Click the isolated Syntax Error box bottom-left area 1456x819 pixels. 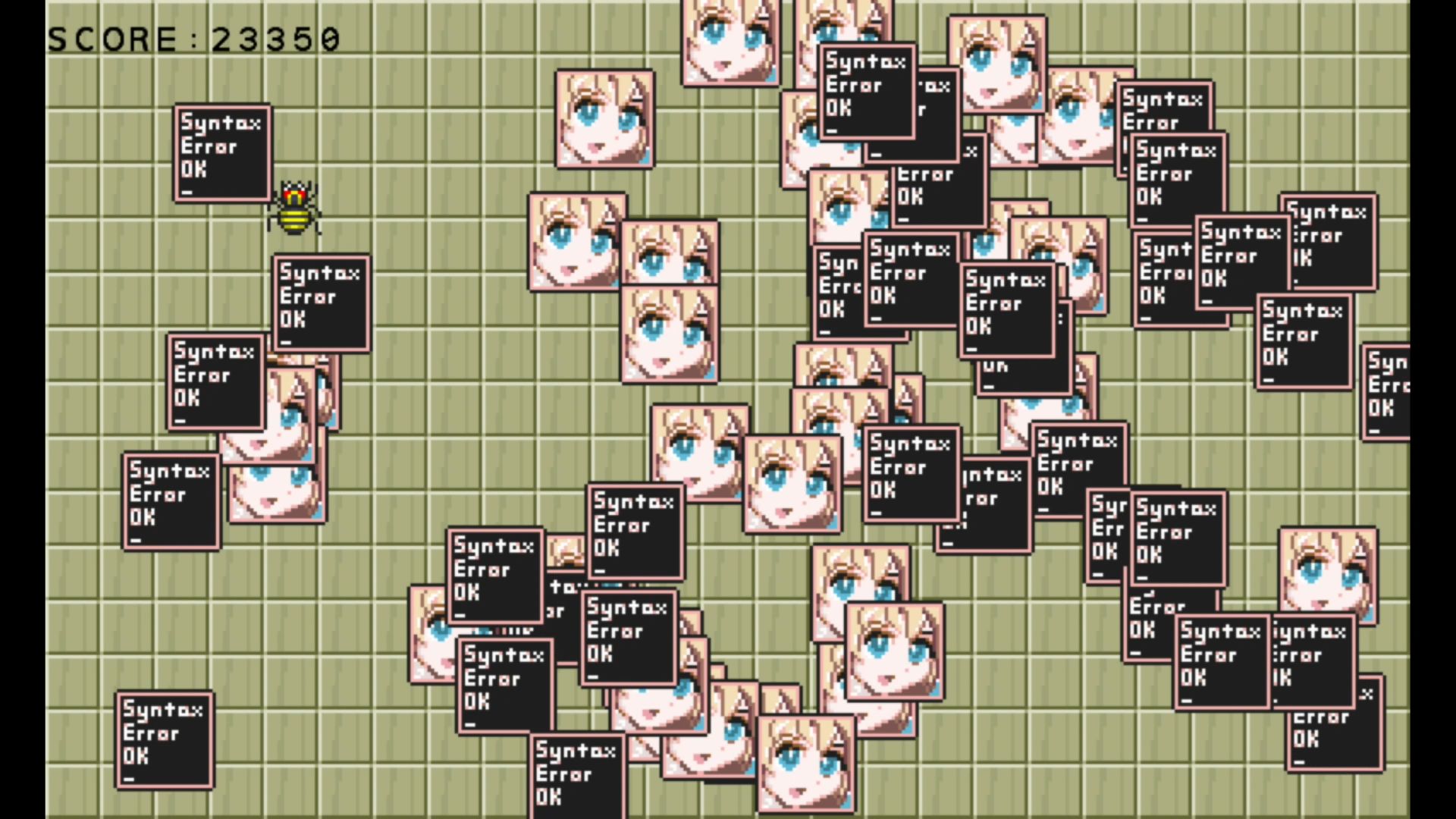point(165,739)
